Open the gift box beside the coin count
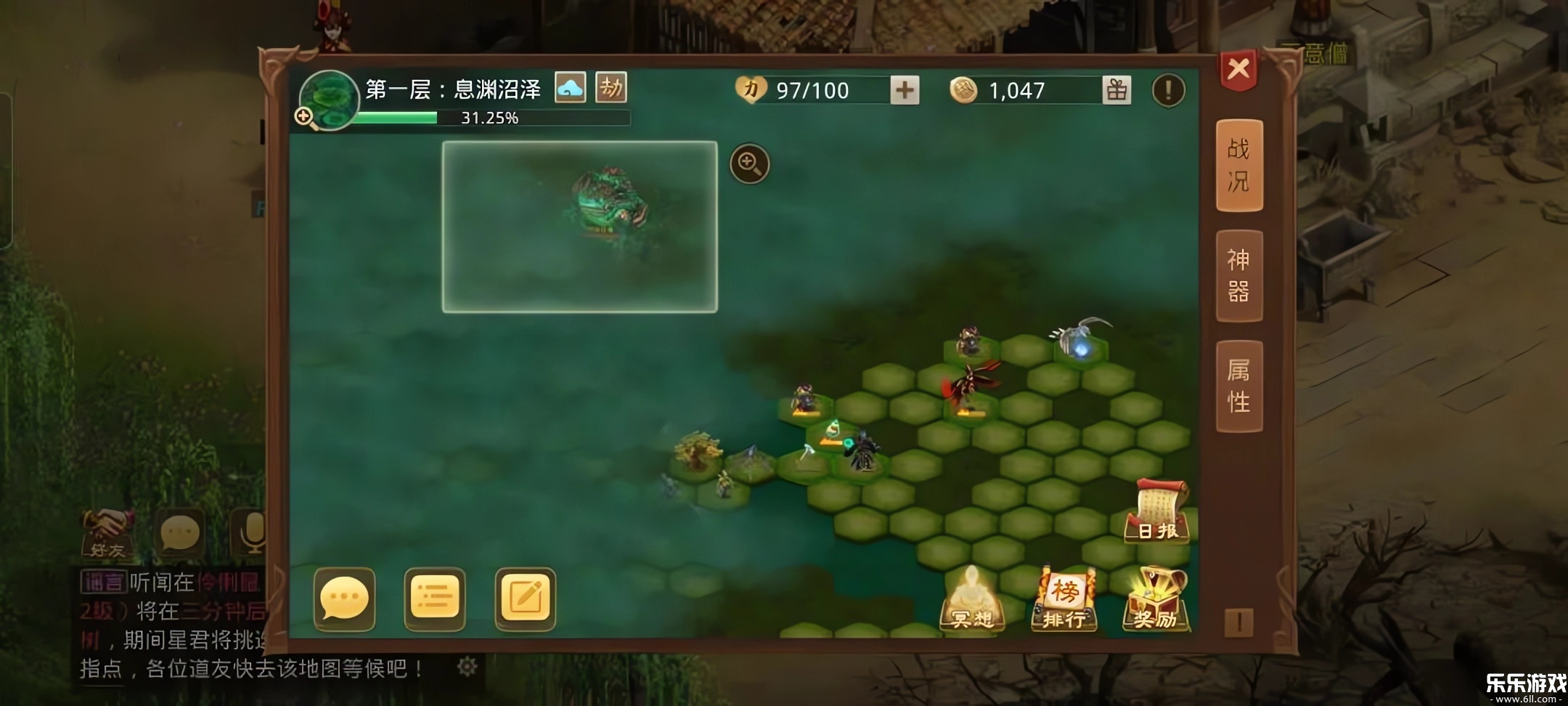Viewport: 1568px width, 706px height. coord(1118,91)
